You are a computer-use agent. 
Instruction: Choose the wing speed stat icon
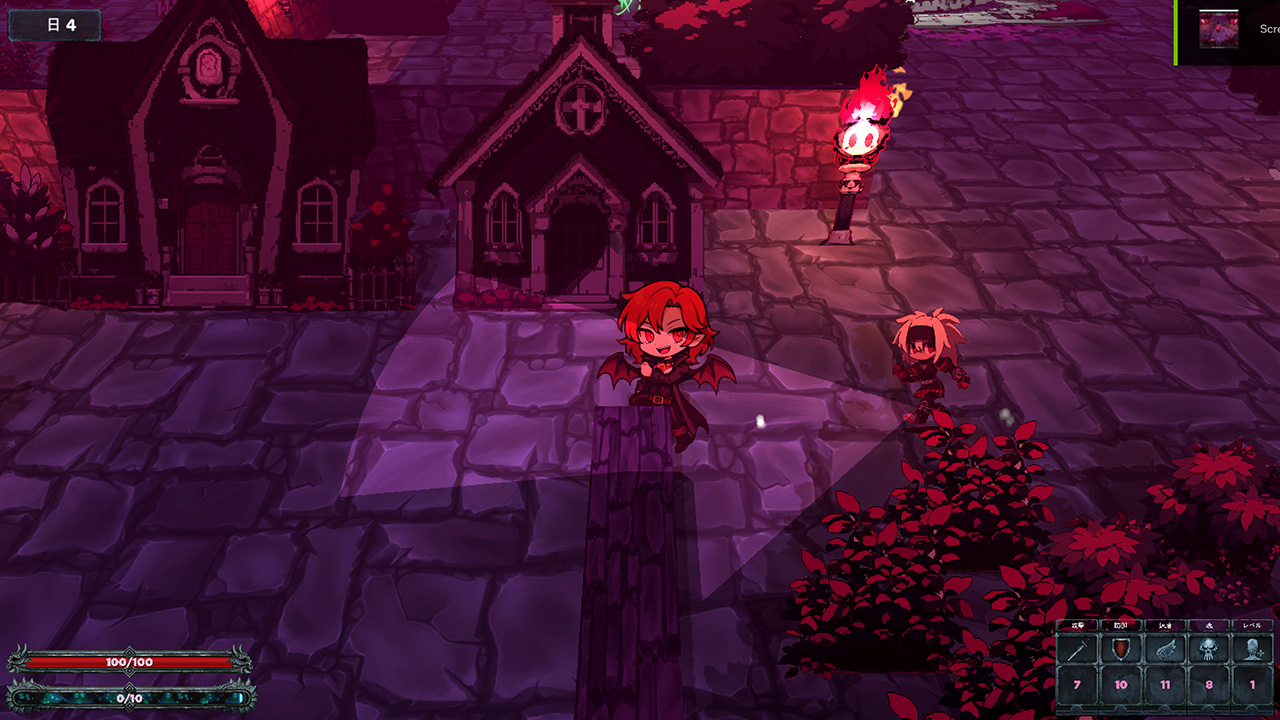point(1165,649)
